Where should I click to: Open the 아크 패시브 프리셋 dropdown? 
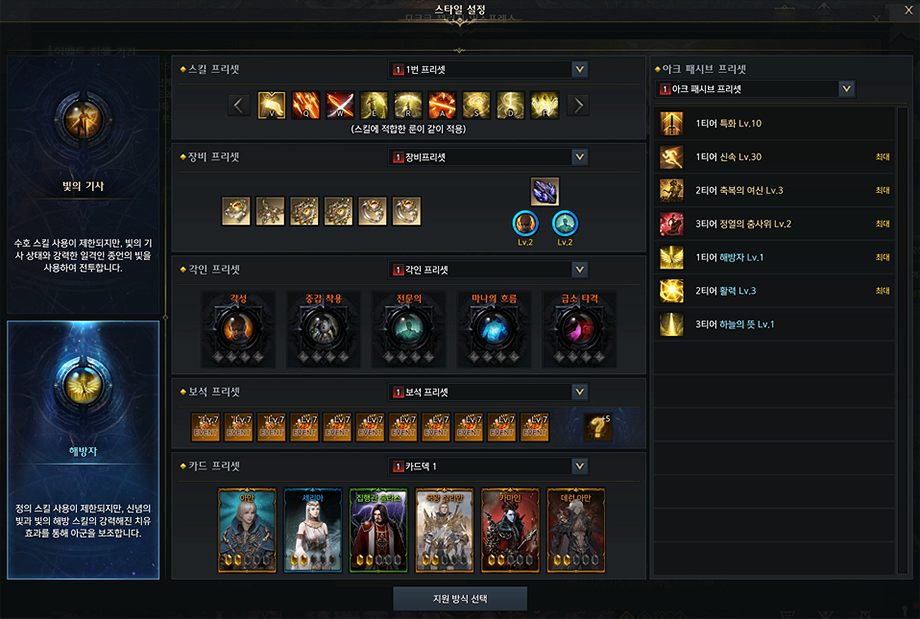click(847, 89)
